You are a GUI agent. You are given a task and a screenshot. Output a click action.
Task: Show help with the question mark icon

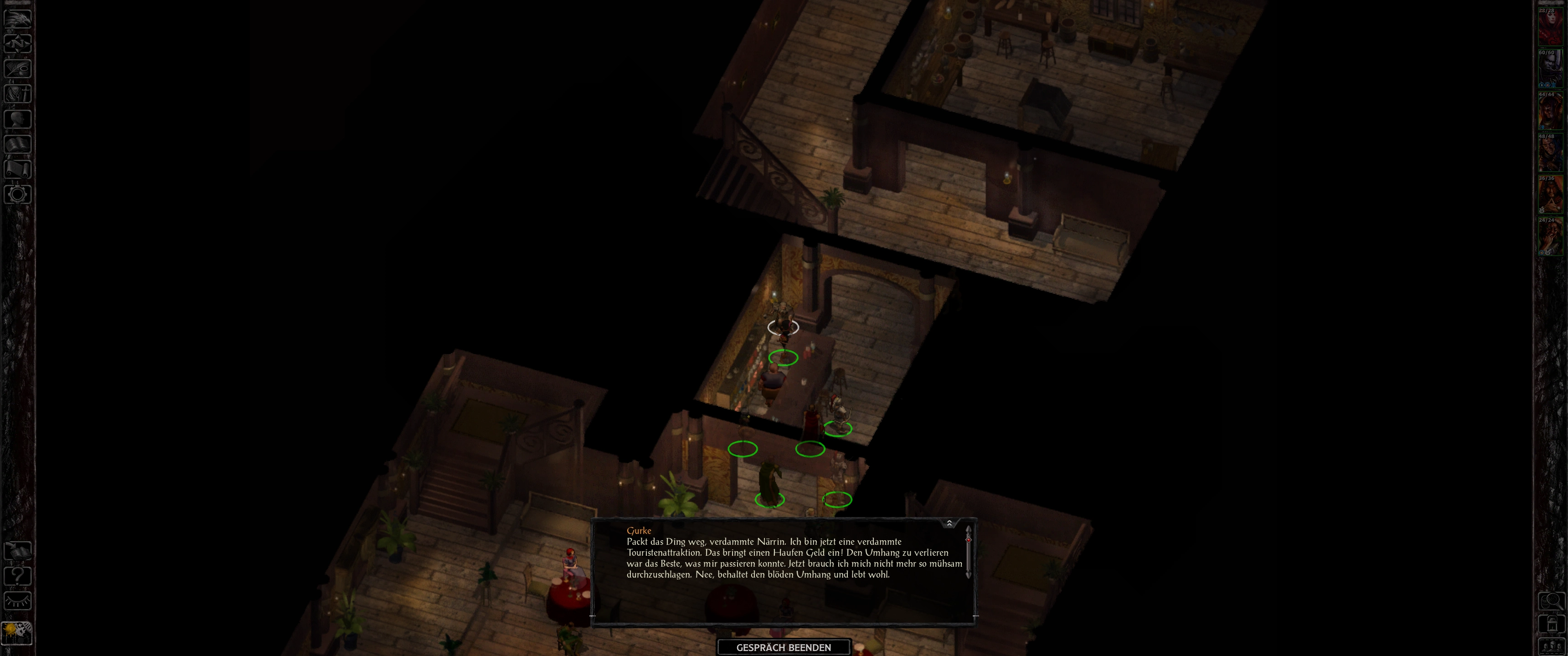(x=18, y=576)
